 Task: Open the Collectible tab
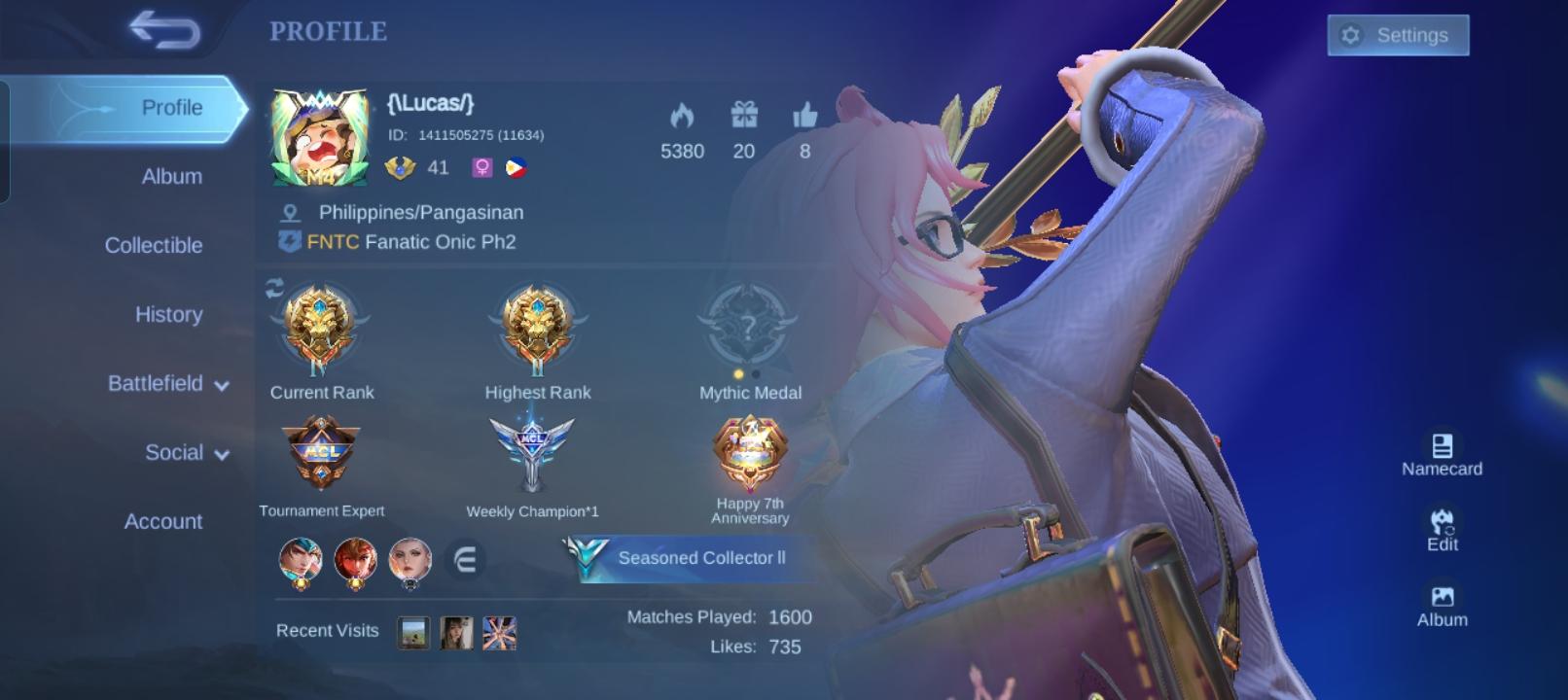pos(154,245)
